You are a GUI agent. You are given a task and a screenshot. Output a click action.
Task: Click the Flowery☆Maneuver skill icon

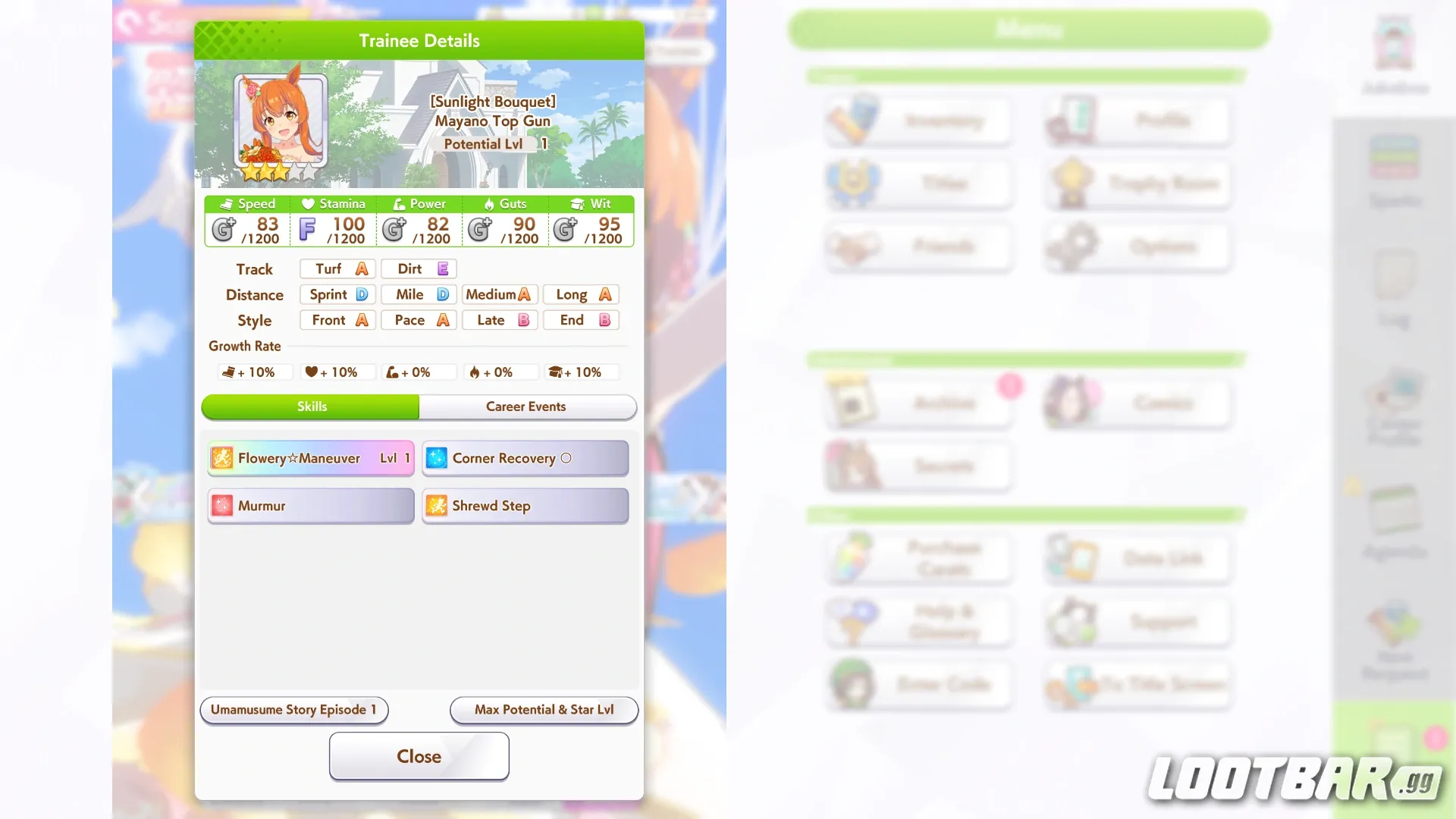coord(221,458)
